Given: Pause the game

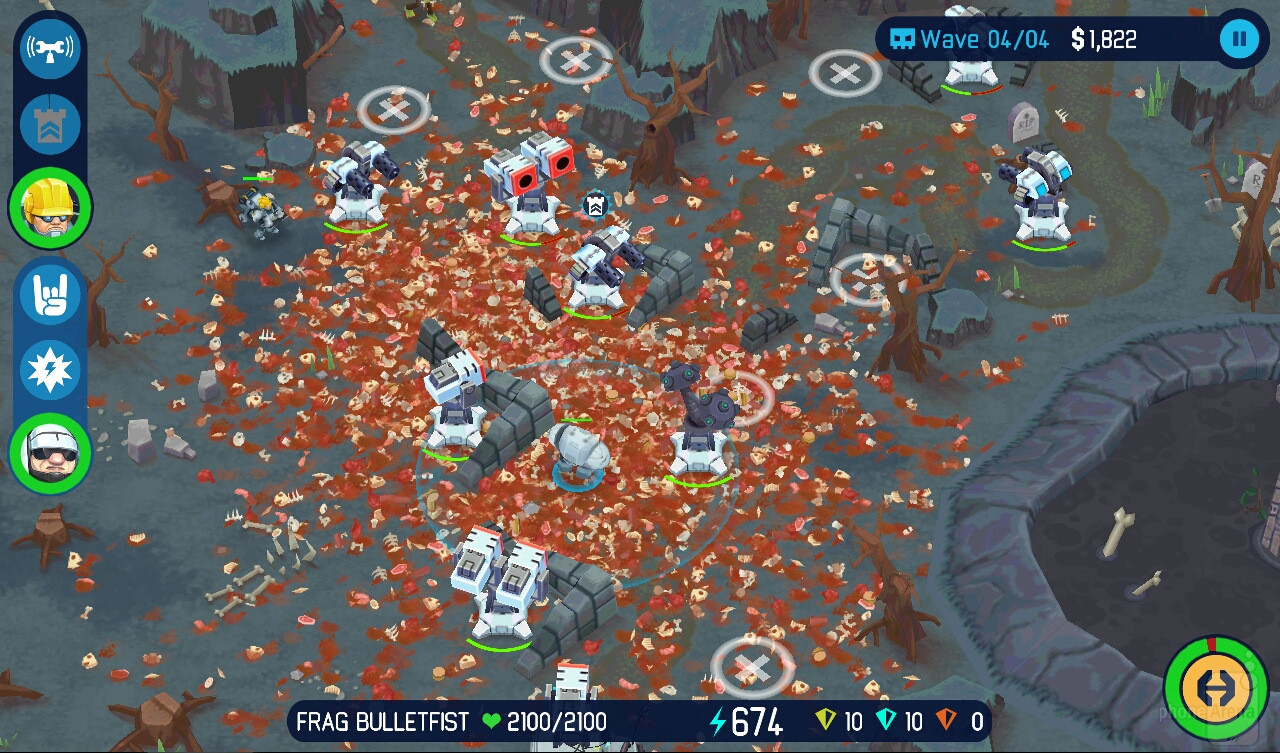Looking at the screenshot, I should pos(1239,40).
